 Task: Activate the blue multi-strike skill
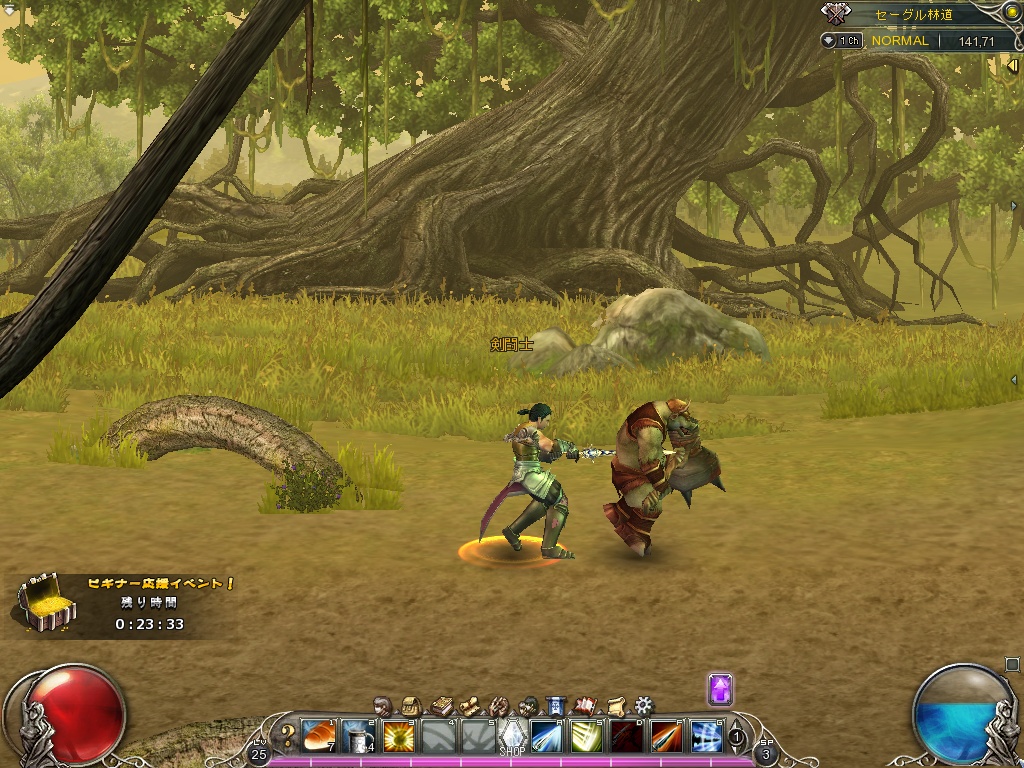click(x=706, y=736)
